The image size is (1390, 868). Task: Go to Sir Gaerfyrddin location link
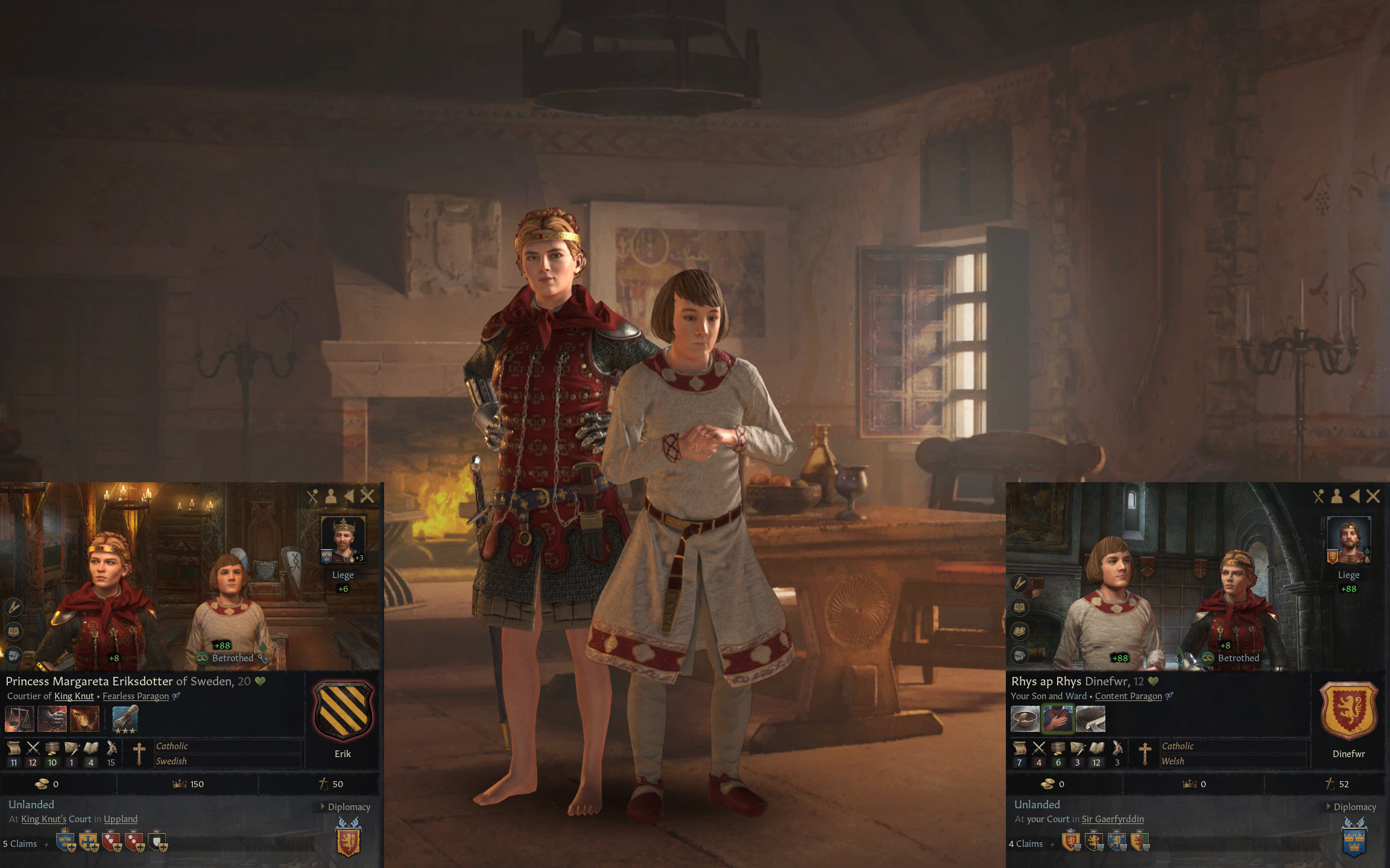[x=1113, y=819]
